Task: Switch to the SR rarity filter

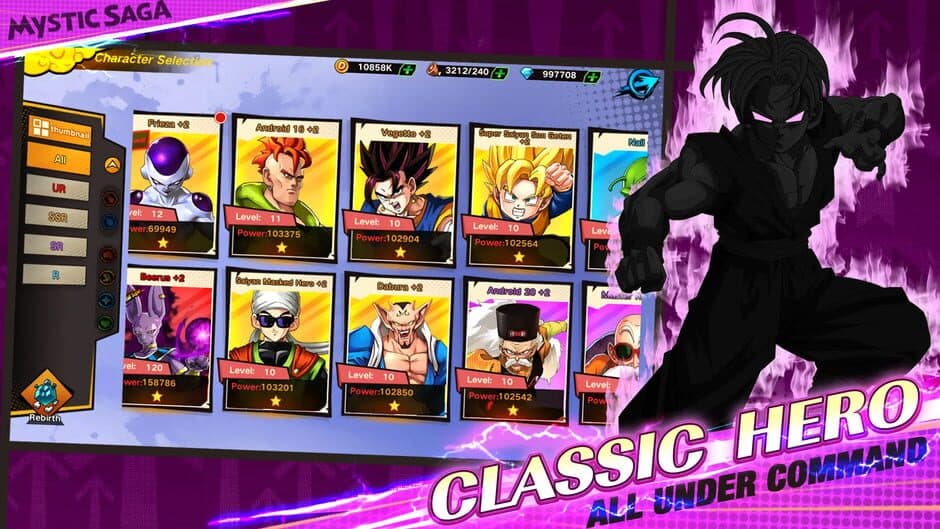Action: [x=56, y=245]
